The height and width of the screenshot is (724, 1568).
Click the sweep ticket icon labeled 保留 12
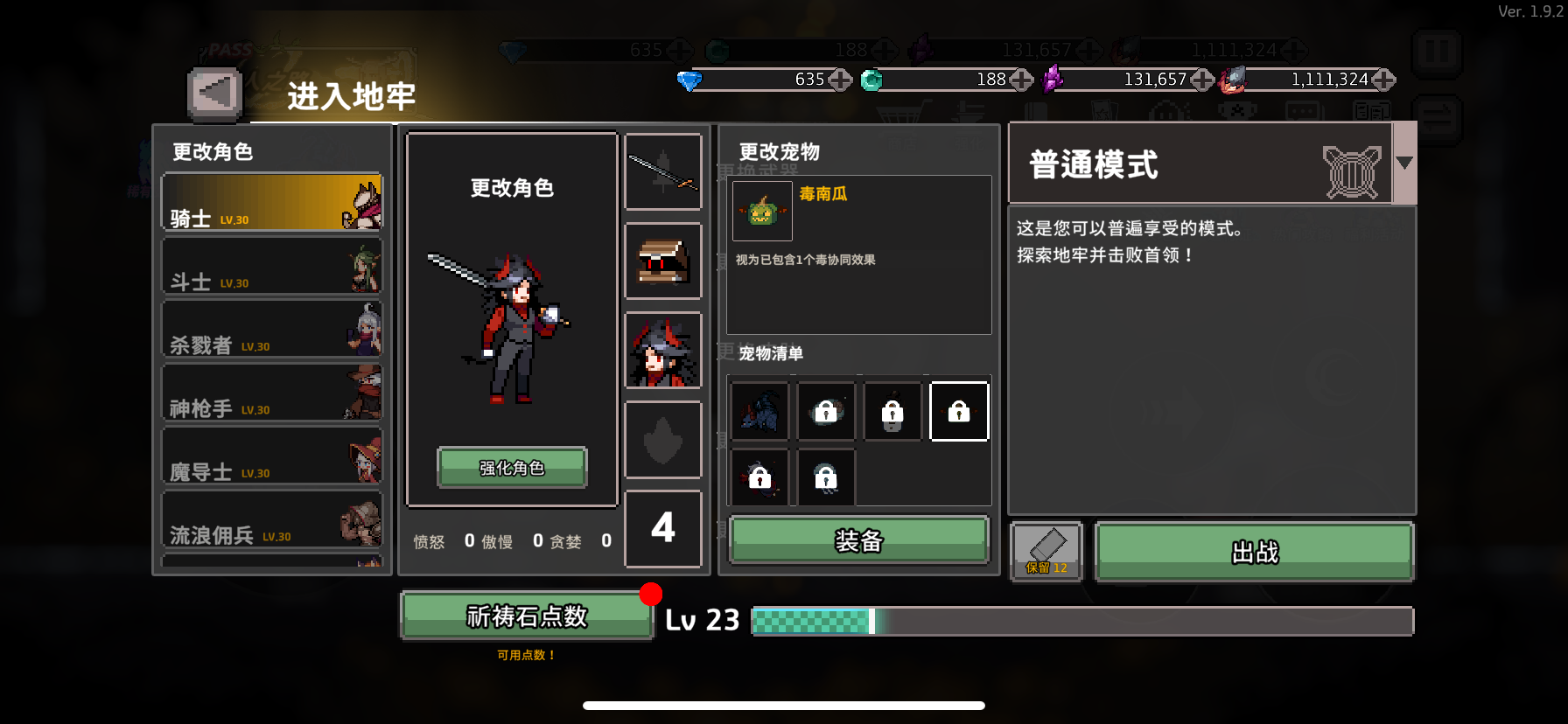tap(1046, 551)
